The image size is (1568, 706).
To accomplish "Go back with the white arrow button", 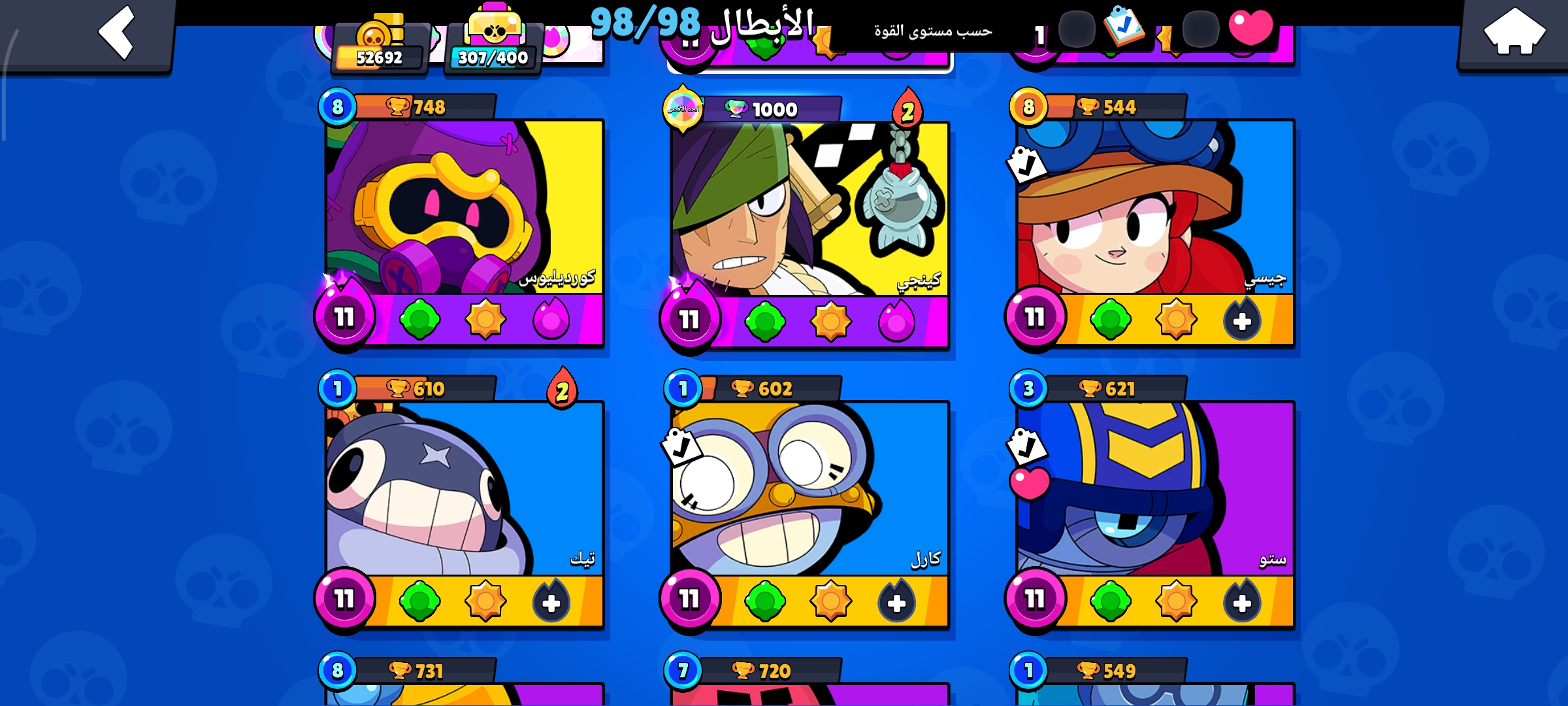I will click(116, 33).
